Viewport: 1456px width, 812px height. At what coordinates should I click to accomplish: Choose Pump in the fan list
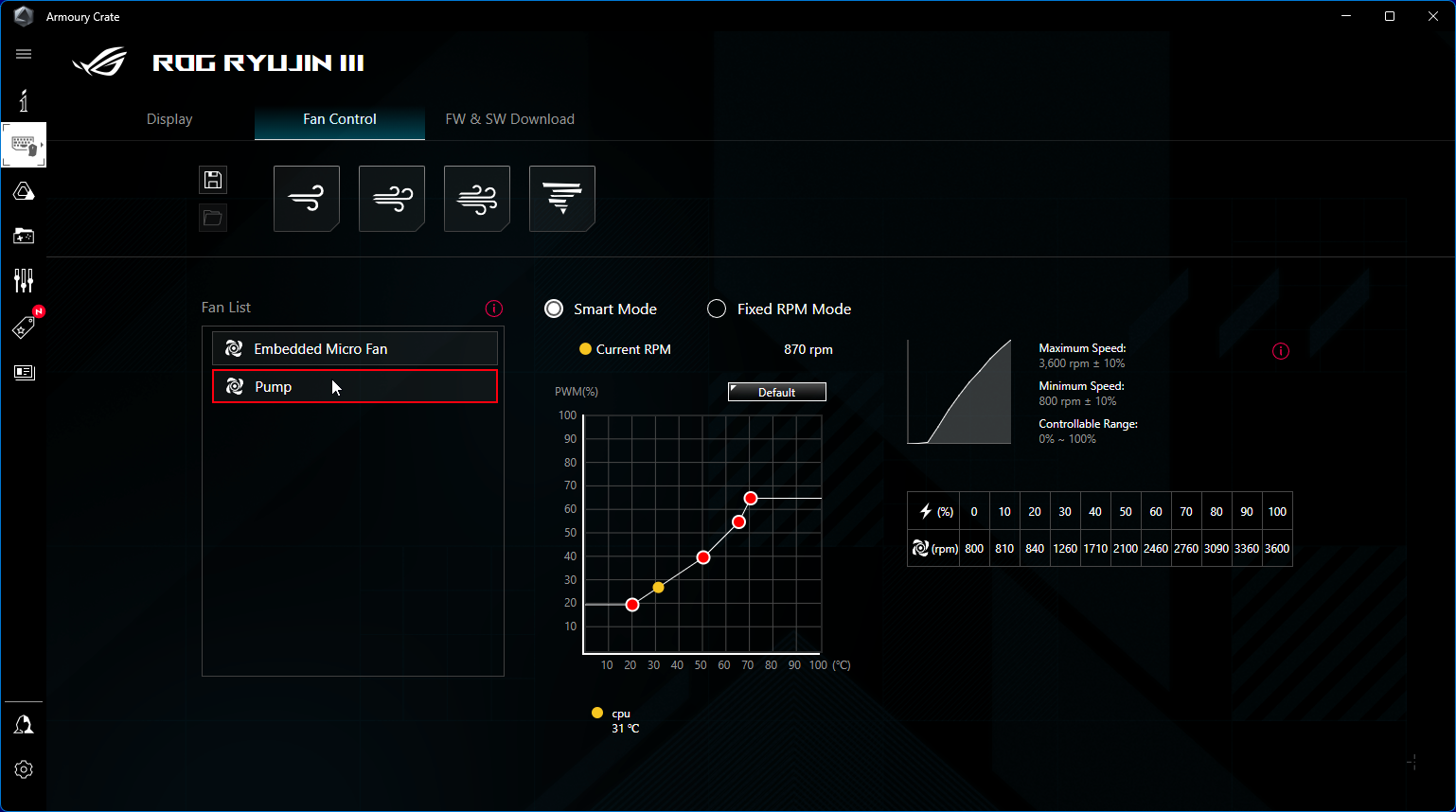click(x=354, y=387)
